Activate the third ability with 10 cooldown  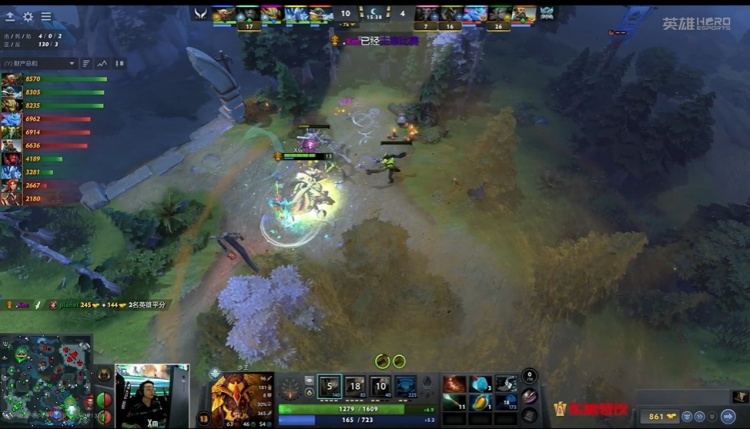point(380,387)
